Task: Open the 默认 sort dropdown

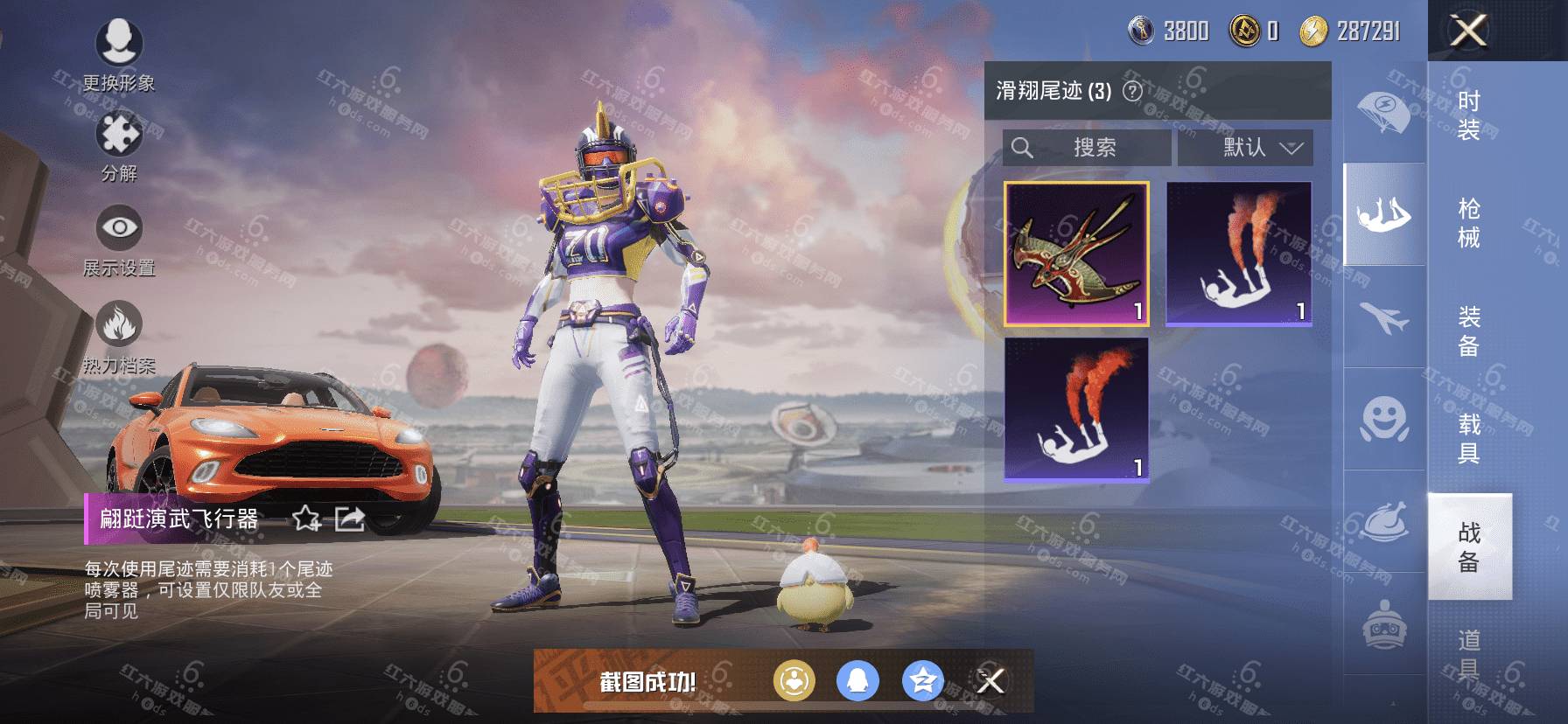Action: [1245, 148]
